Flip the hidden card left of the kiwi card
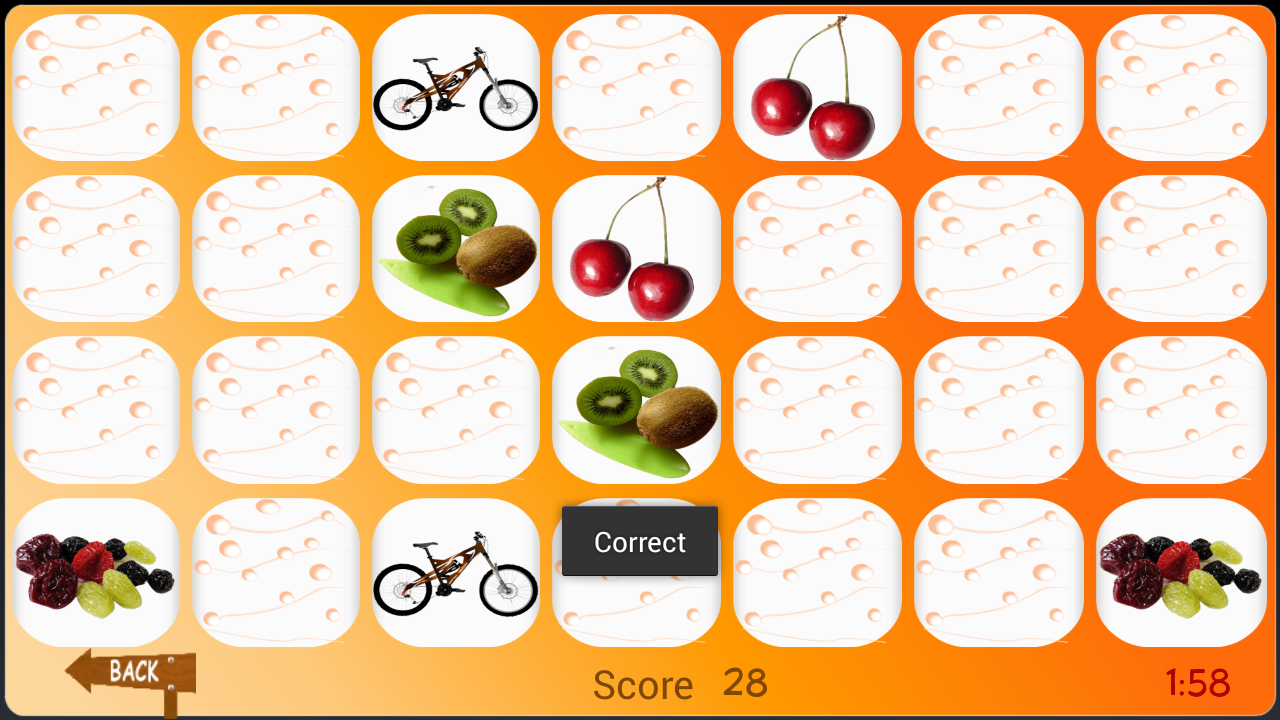The width and height of the screenshot is (1280, 720). [276, 247]
